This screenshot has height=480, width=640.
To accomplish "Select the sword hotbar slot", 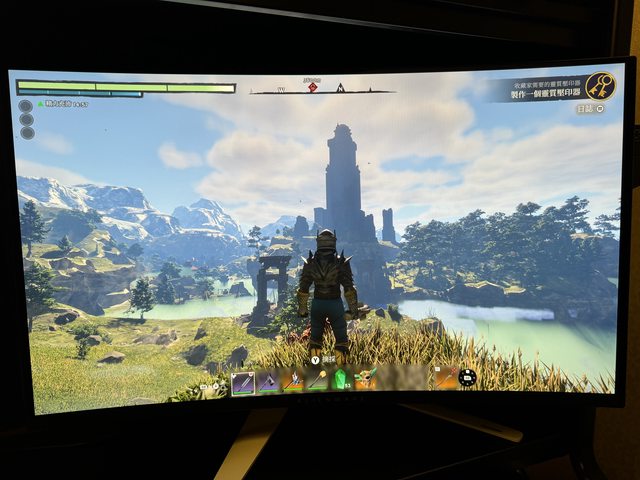I will click(x=243, y=382).
